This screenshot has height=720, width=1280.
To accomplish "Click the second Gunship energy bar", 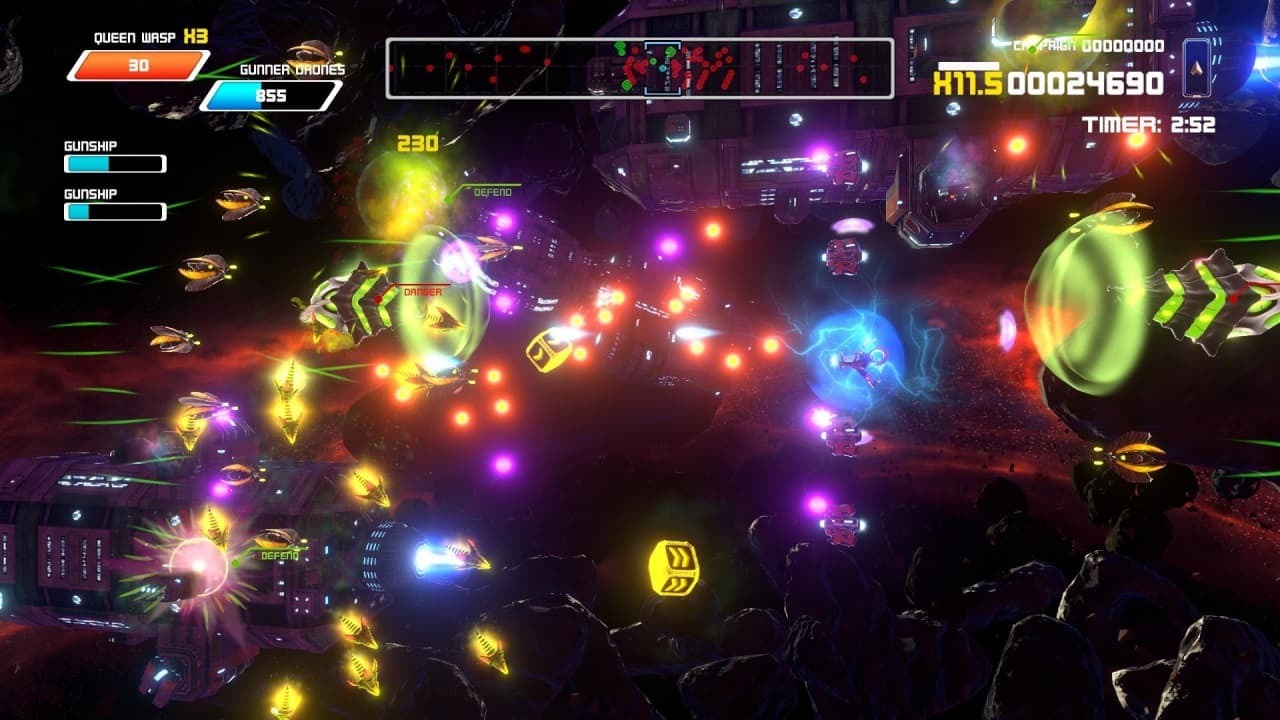I will (x=115, y=211).
